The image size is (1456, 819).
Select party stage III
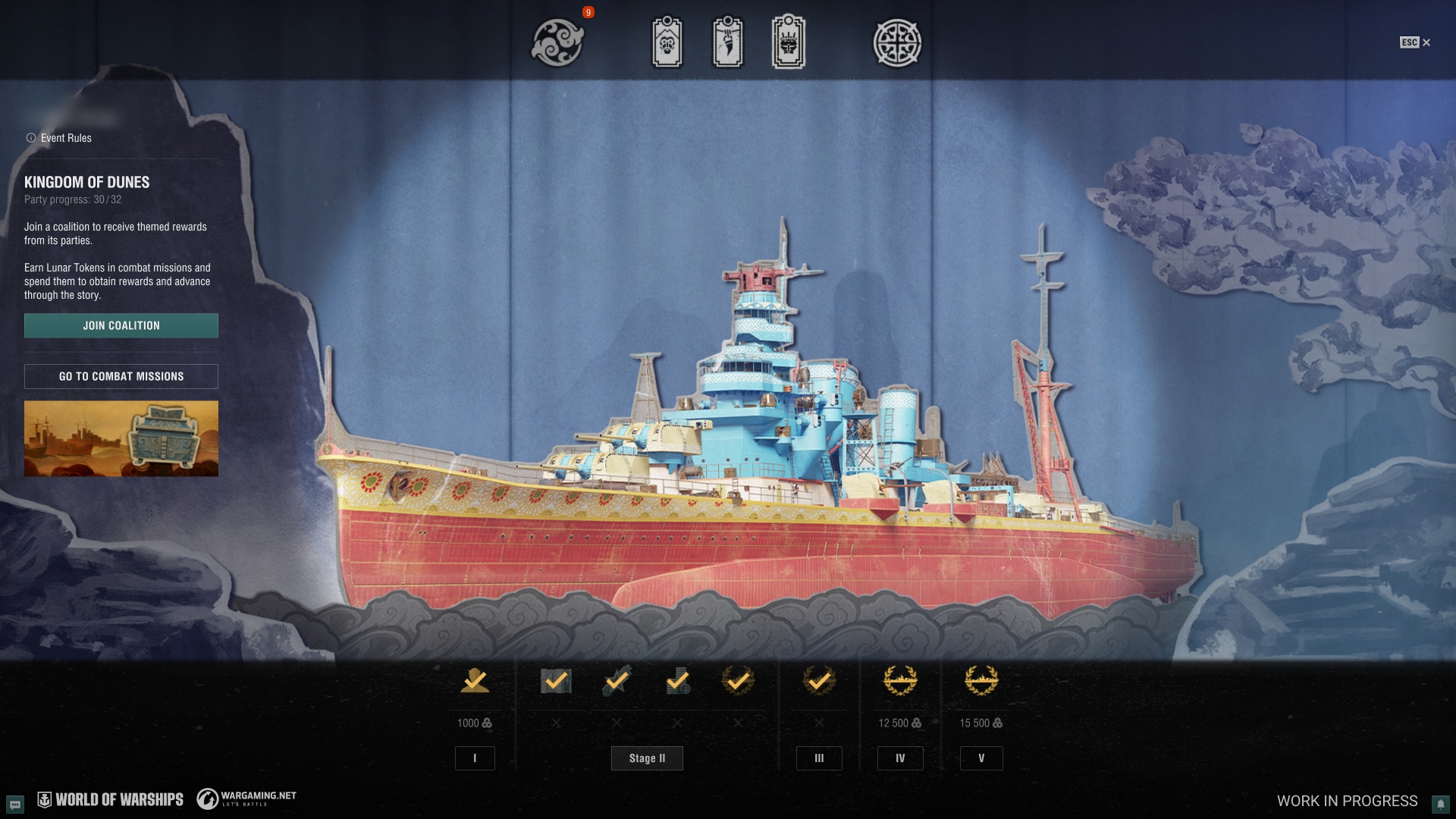819,758
